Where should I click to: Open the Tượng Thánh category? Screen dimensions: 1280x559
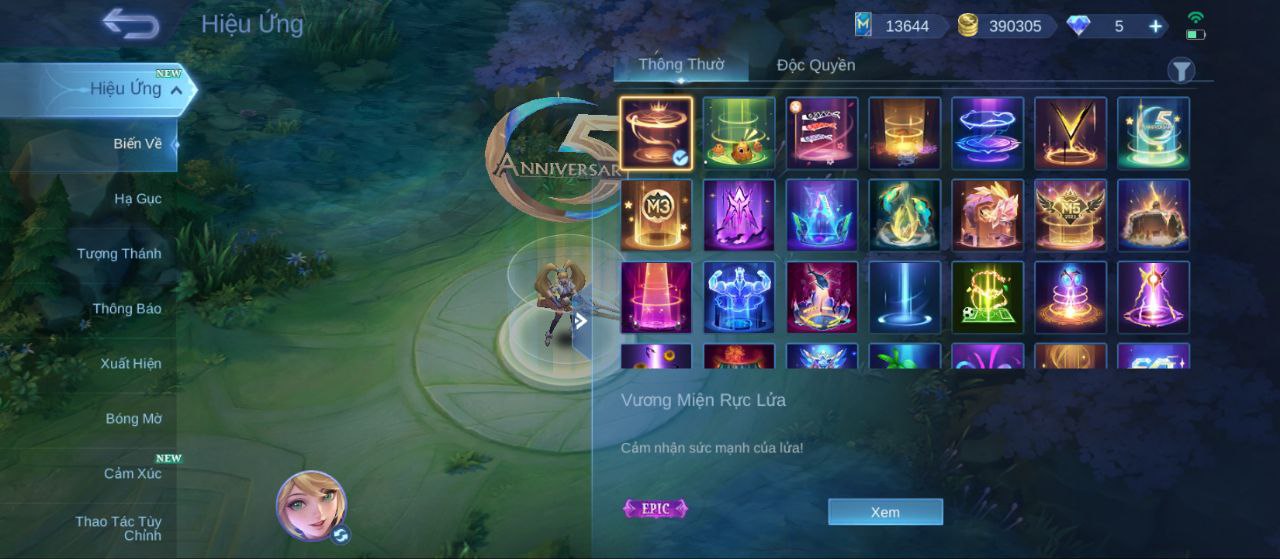[119, 253]
